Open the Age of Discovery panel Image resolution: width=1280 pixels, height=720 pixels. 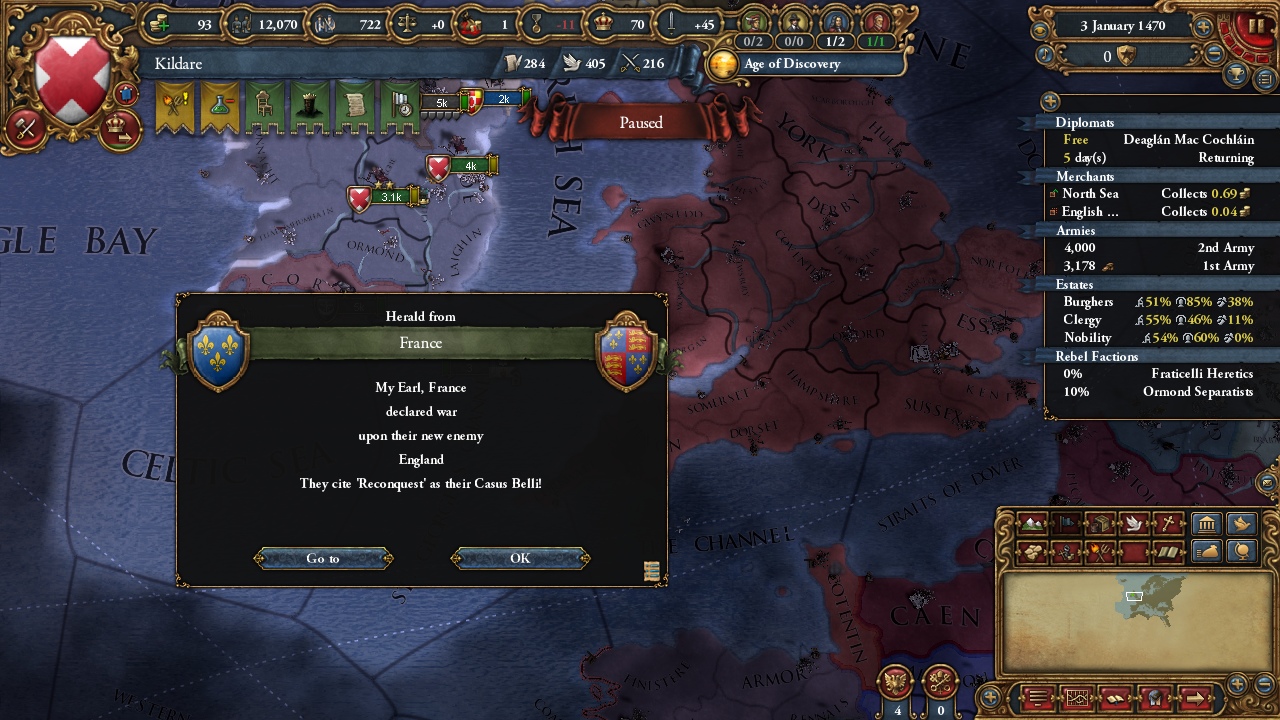click(x=790, y=64)
